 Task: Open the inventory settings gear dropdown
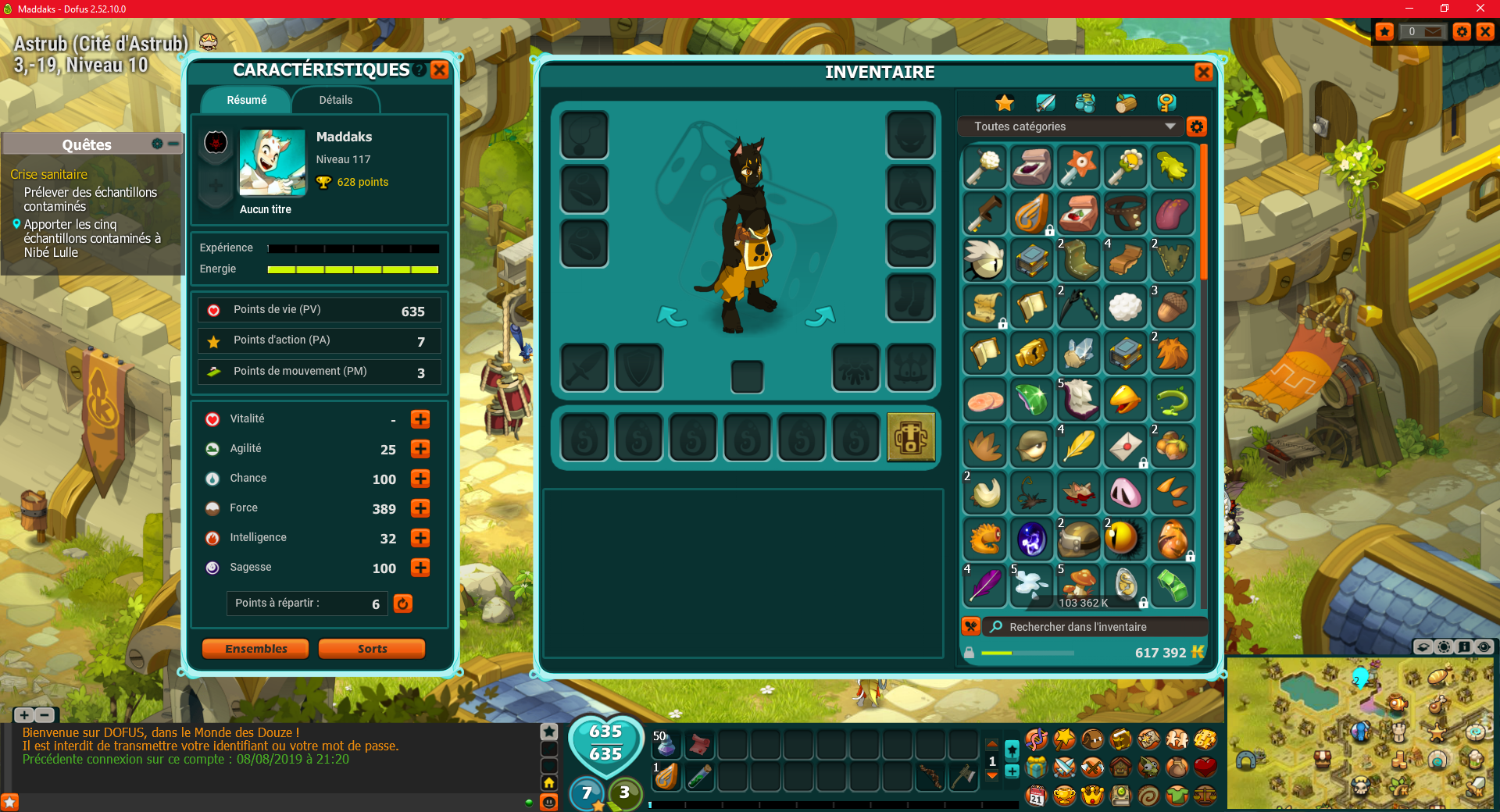tap(1197, 126)
